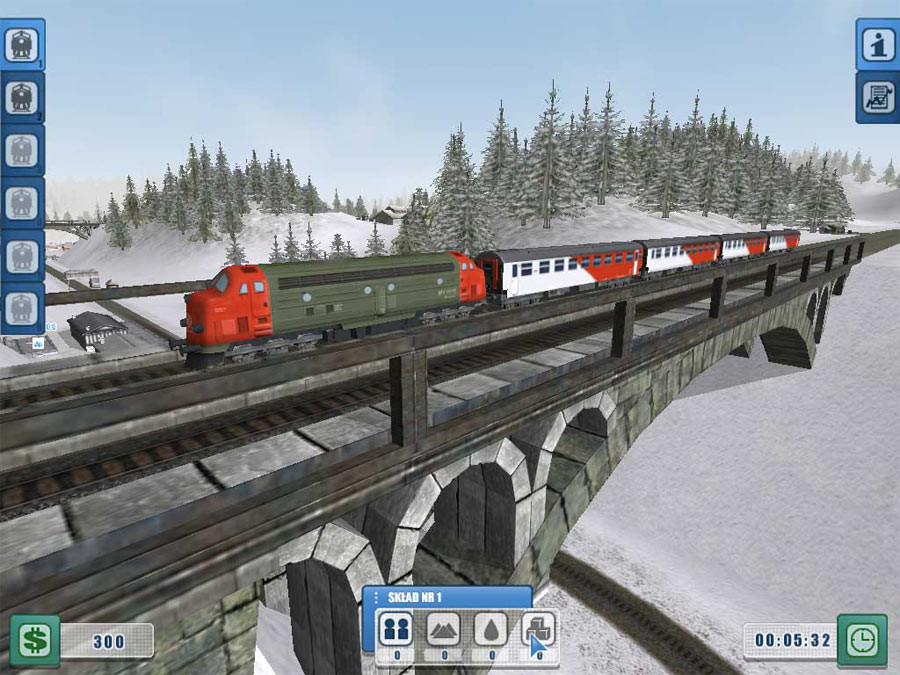Click the green clock button
The height and width of the screenshot is (675, 900).
[x=861, y=640]
